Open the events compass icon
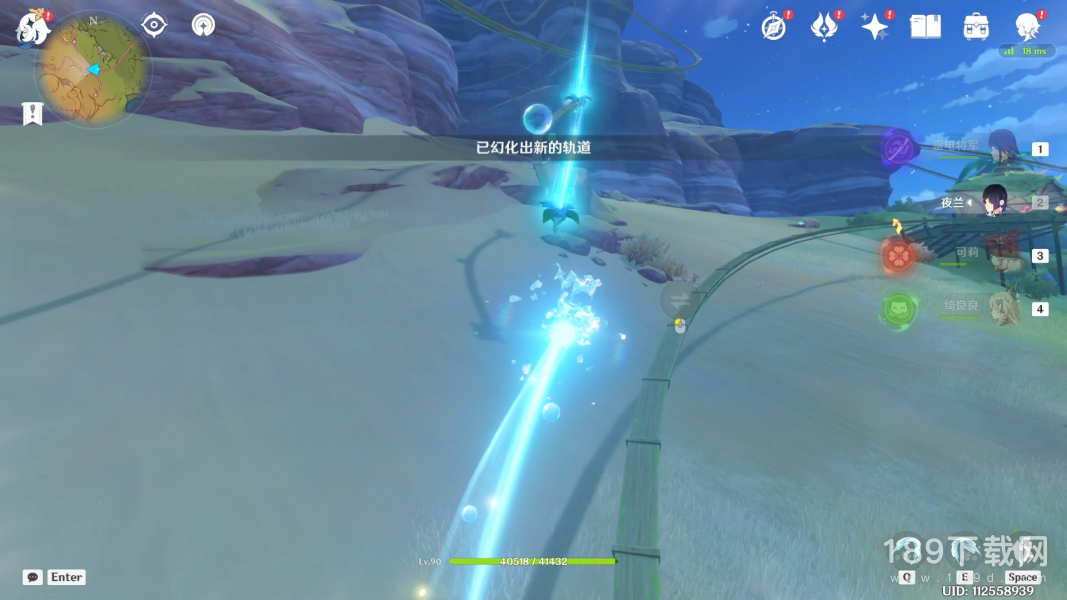The width and height of the screenshot is (1067, 600). [773, 27]
